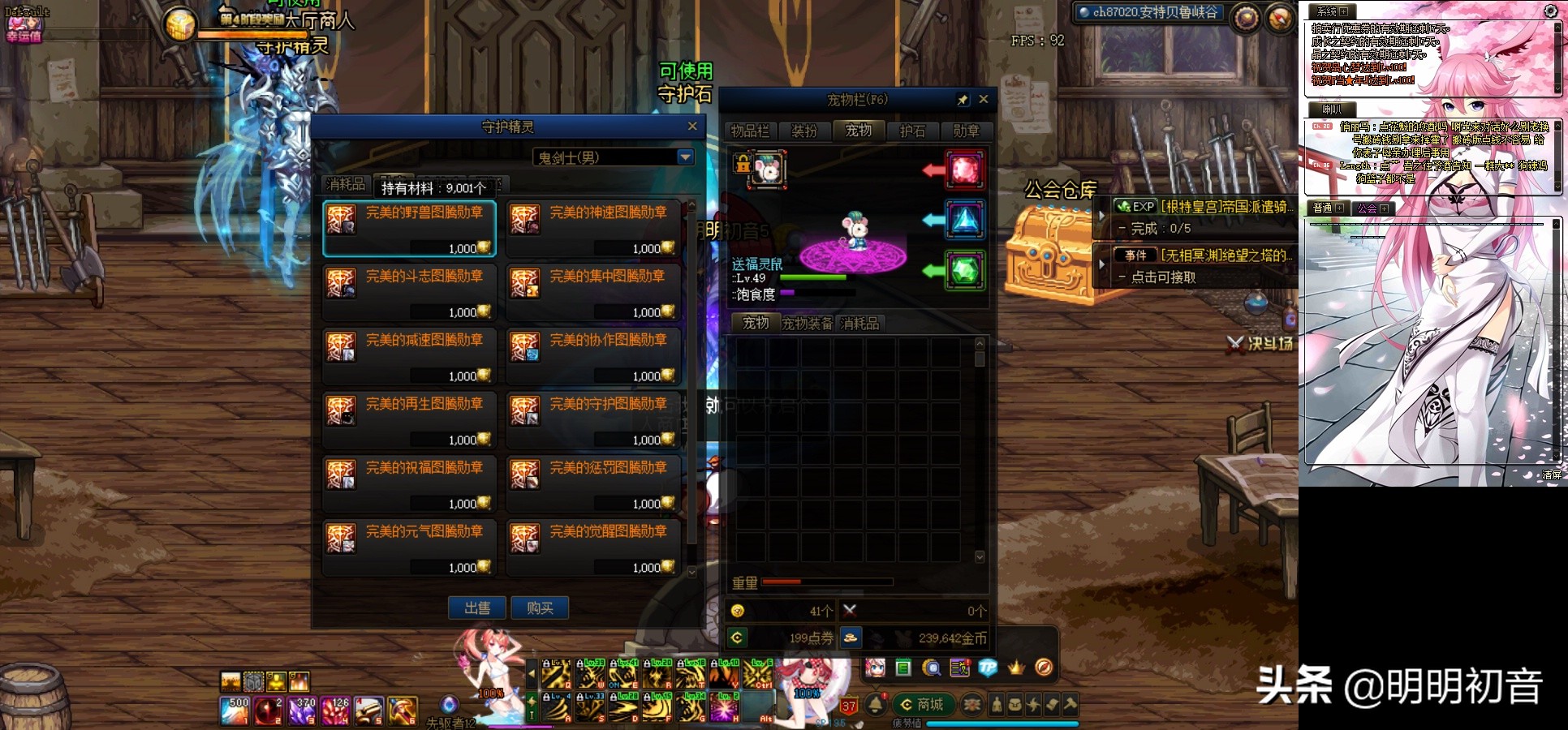Screen dimensions: 1568x730
Task: Choose 完美的斗志图腾勋章 in shop
Action: coord(410,293)
